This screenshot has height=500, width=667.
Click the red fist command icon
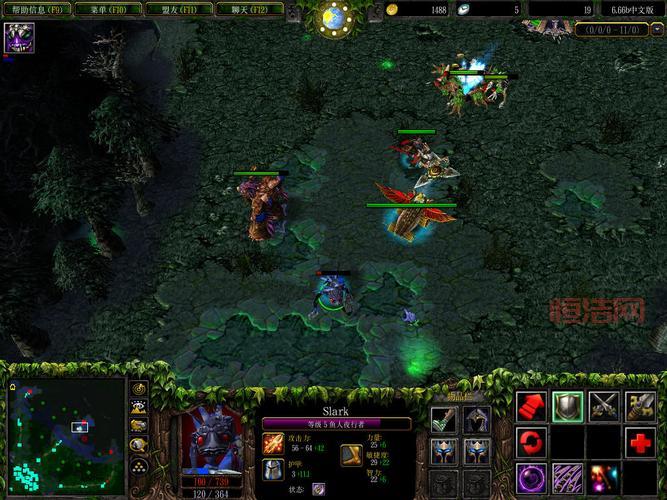tap(531, 406)
